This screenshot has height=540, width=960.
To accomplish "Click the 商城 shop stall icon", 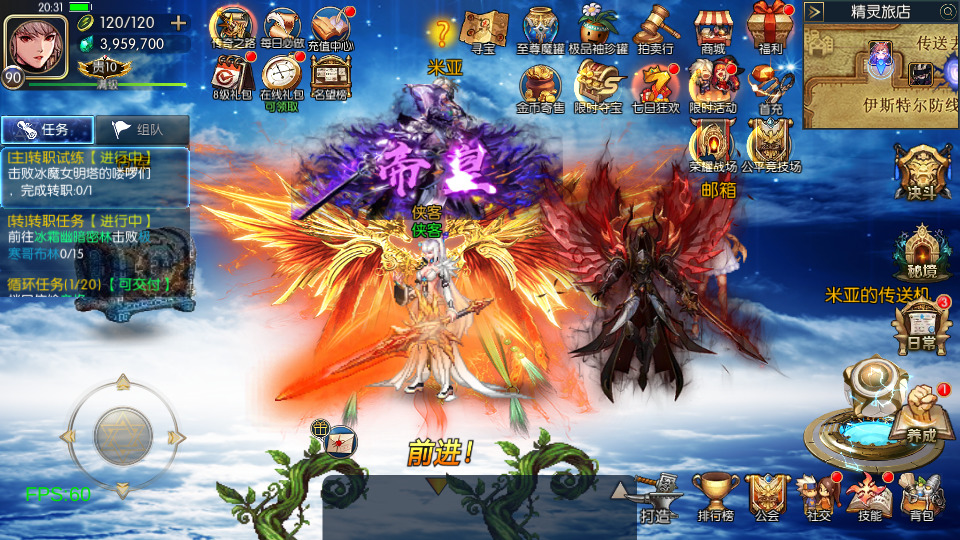I will point(714,30).
